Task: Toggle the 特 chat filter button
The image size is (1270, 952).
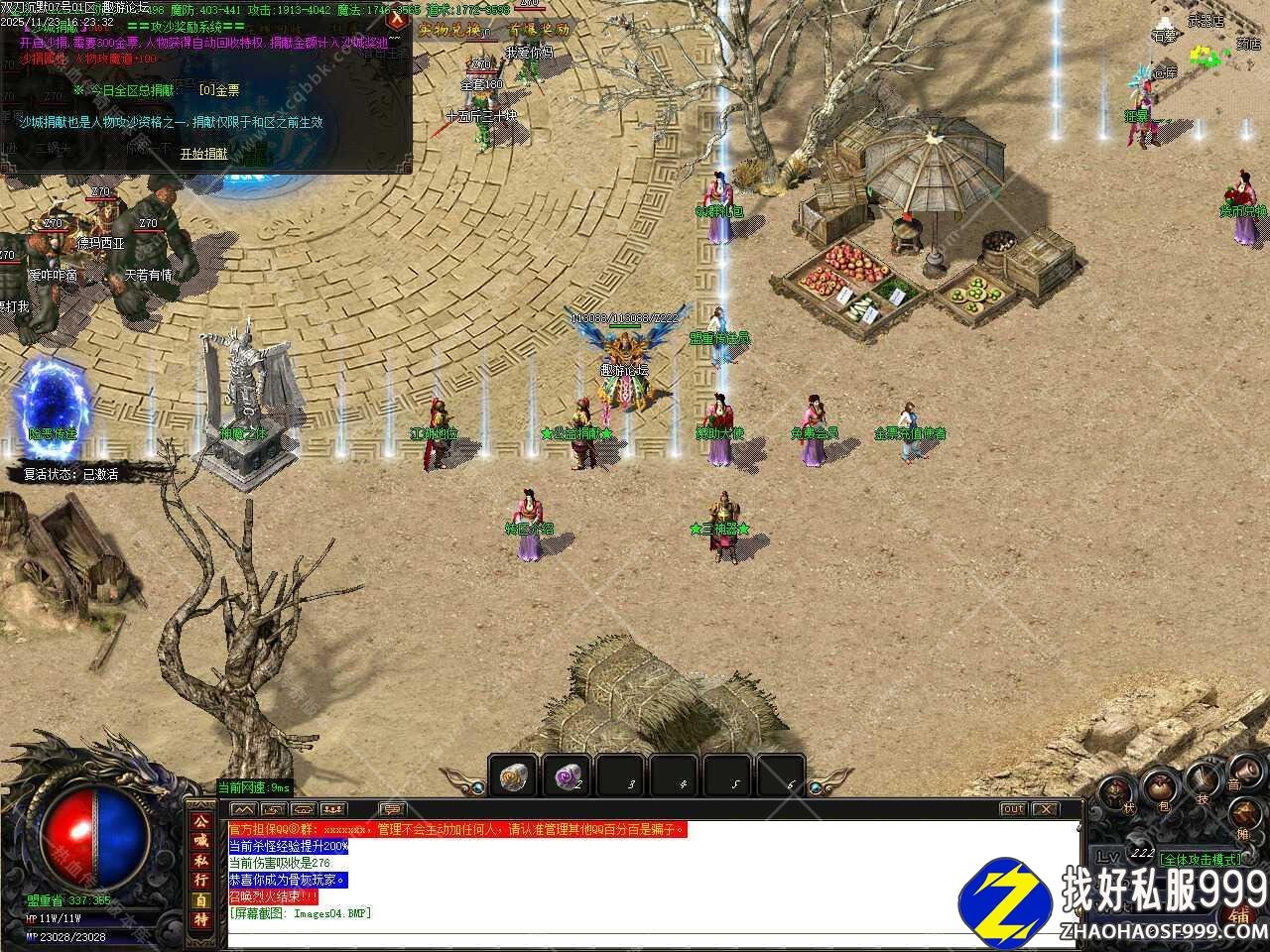Action: [x=200, y=919]
